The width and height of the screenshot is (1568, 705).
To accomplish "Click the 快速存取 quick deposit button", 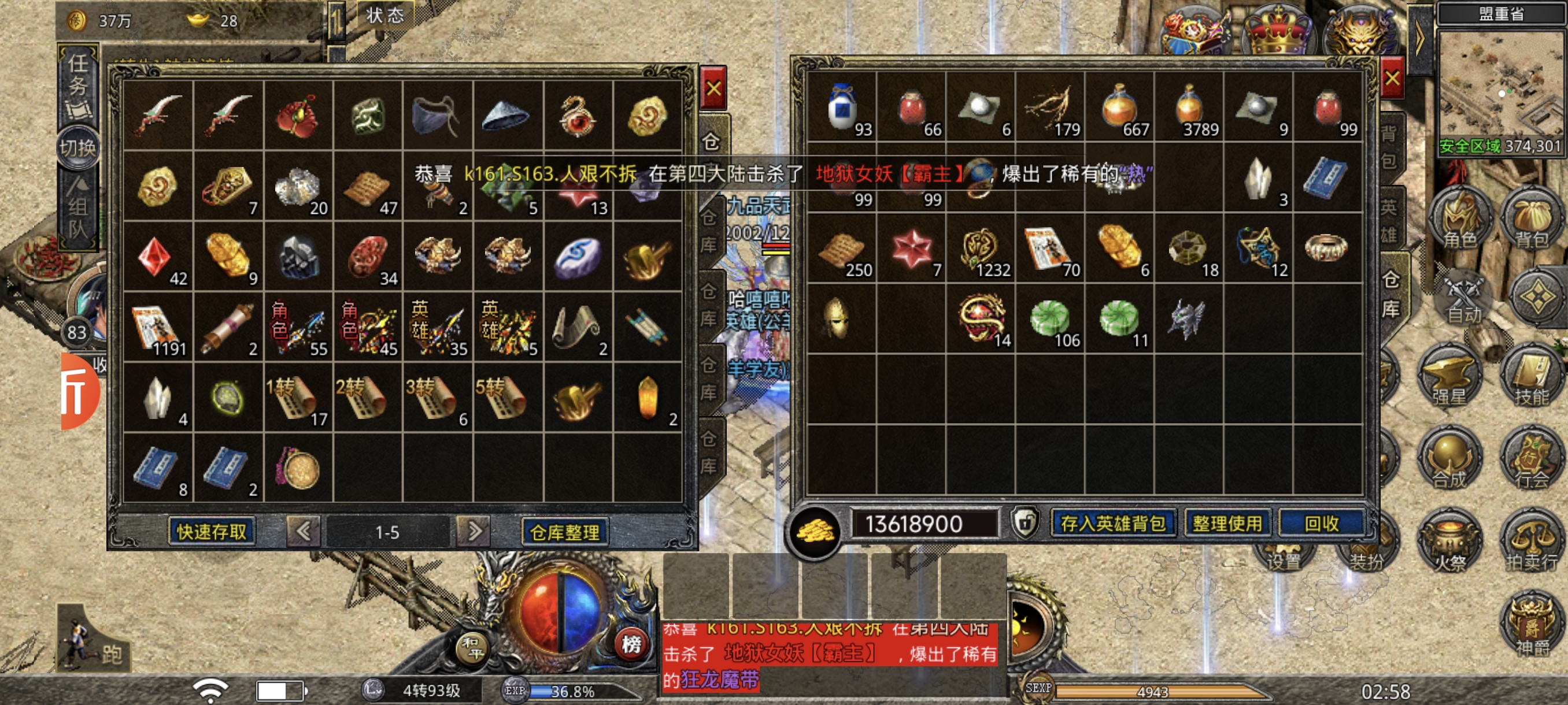I will coord(211,532).
